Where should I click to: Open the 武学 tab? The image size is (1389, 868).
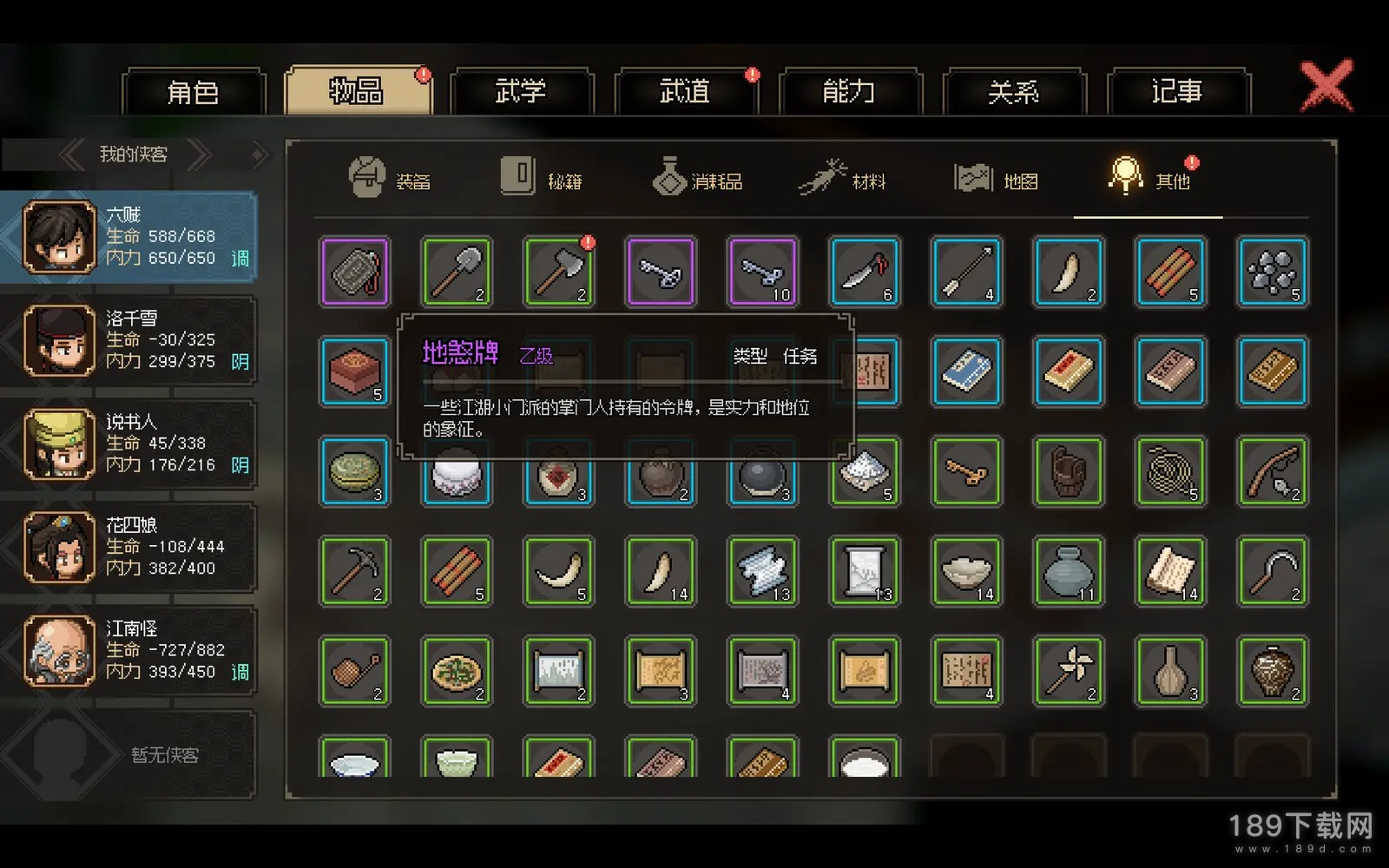click(520, 91)
